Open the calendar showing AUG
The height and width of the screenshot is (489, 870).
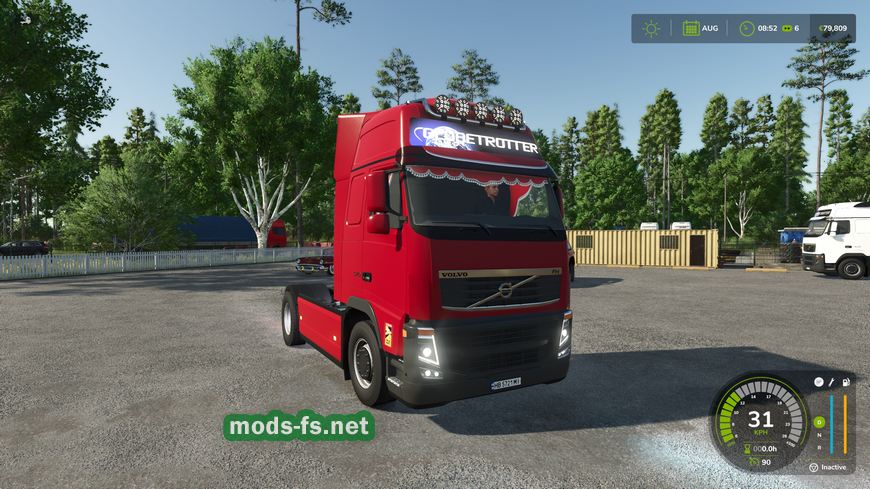tap(691, 28)
